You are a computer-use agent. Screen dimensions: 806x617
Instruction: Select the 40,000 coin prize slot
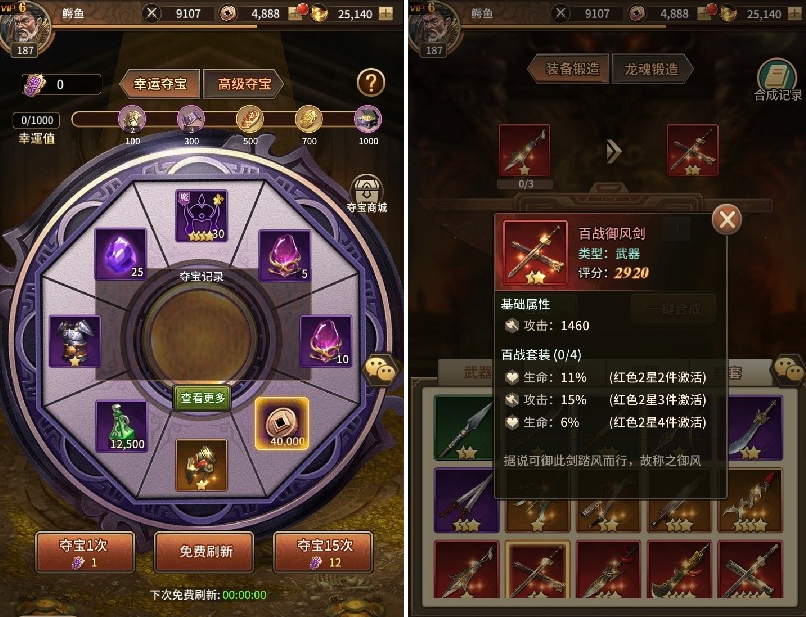pyautogui.click(x=281, y=423)
